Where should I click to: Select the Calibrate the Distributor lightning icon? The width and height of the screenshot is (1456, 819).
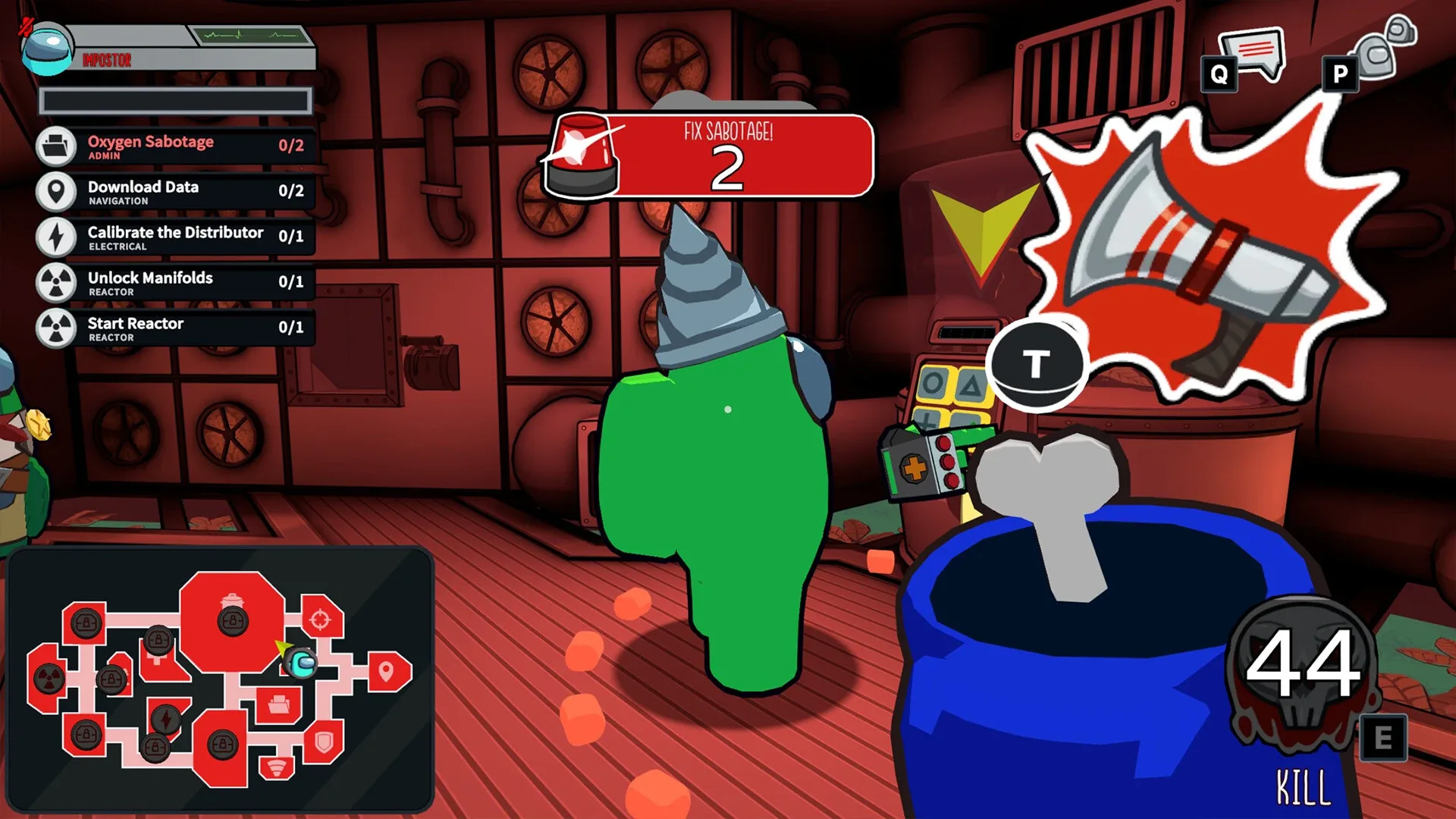[x=55, y=238]
